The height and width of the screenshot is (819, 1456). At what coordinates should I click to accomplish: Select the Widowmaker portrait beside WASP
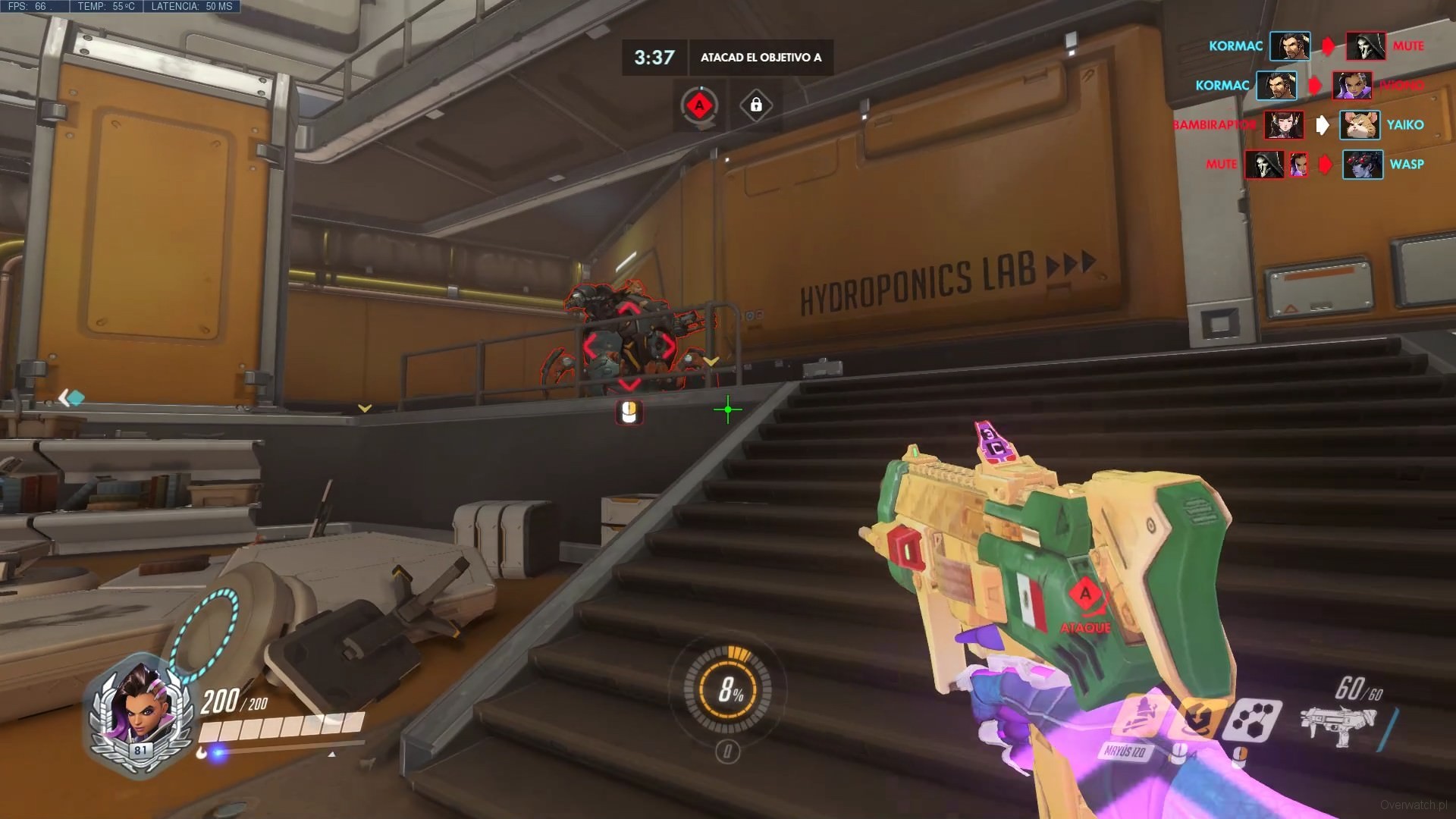click(1362, 164)
